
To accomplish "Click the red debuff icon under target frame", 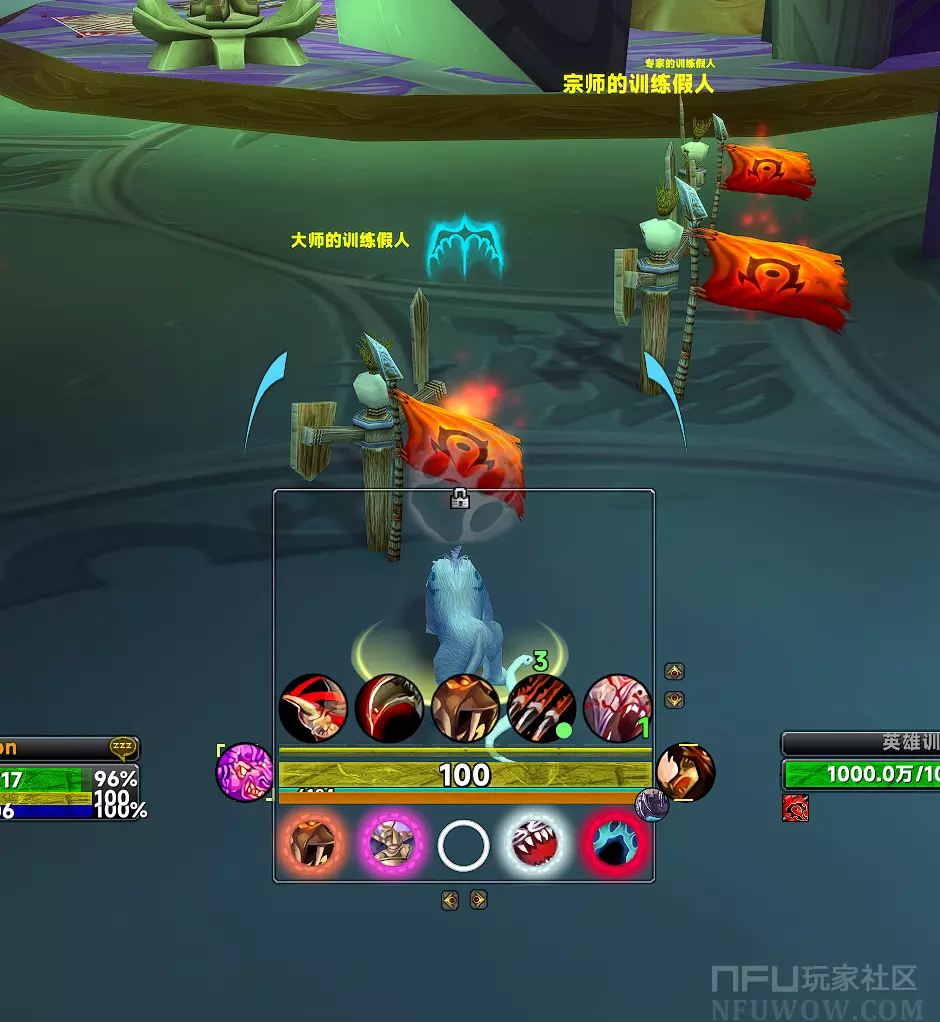I will [795, 808].
